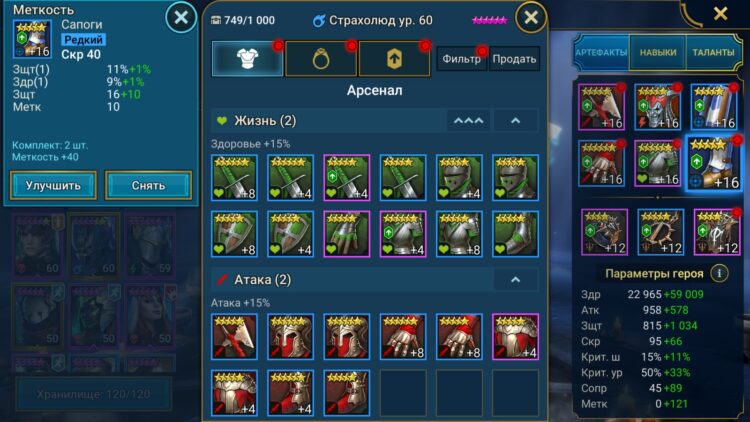The image size is (750, 422).
Task: Show hero parameters info
Action: point(718,273)
